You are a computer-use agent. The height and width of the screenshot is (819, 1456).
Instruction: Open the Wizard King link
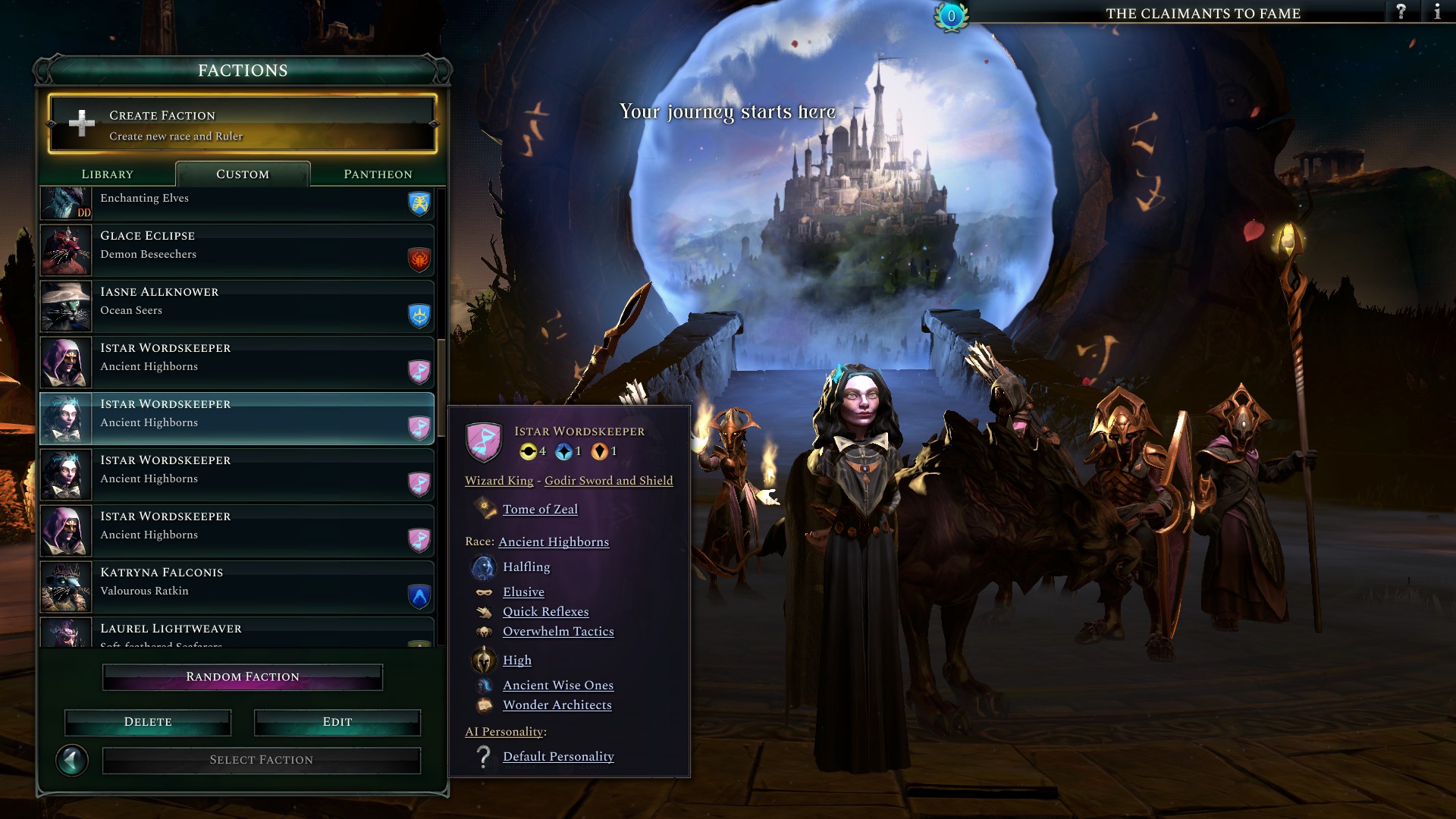point(498,480)
